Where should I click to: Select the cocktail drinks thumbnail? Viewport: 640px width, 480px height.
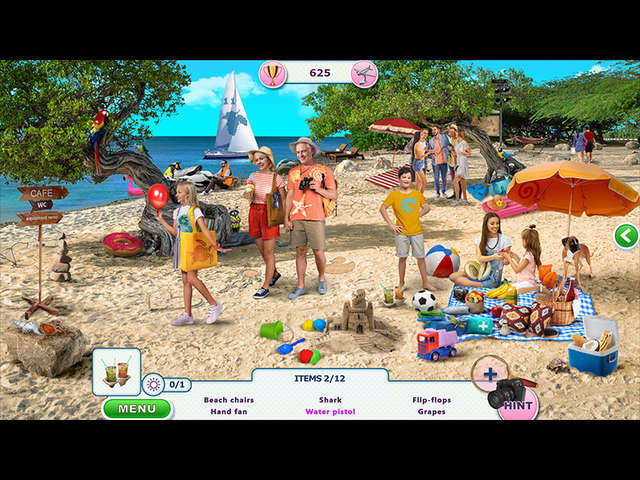click(116, 370)
